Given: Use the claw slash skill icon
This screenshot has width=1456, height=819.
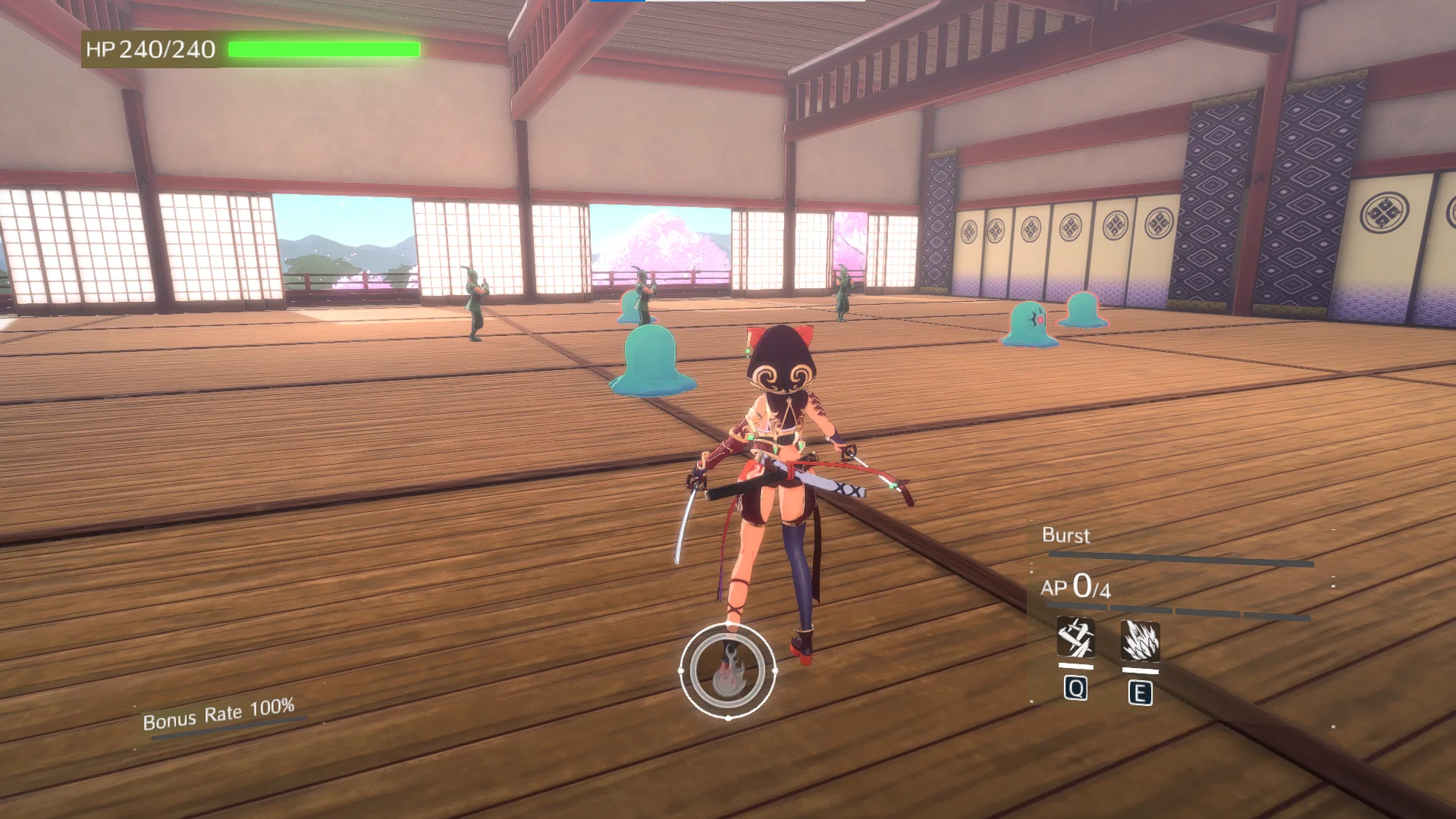Looking at the screenshot, I should [1140, 642].
